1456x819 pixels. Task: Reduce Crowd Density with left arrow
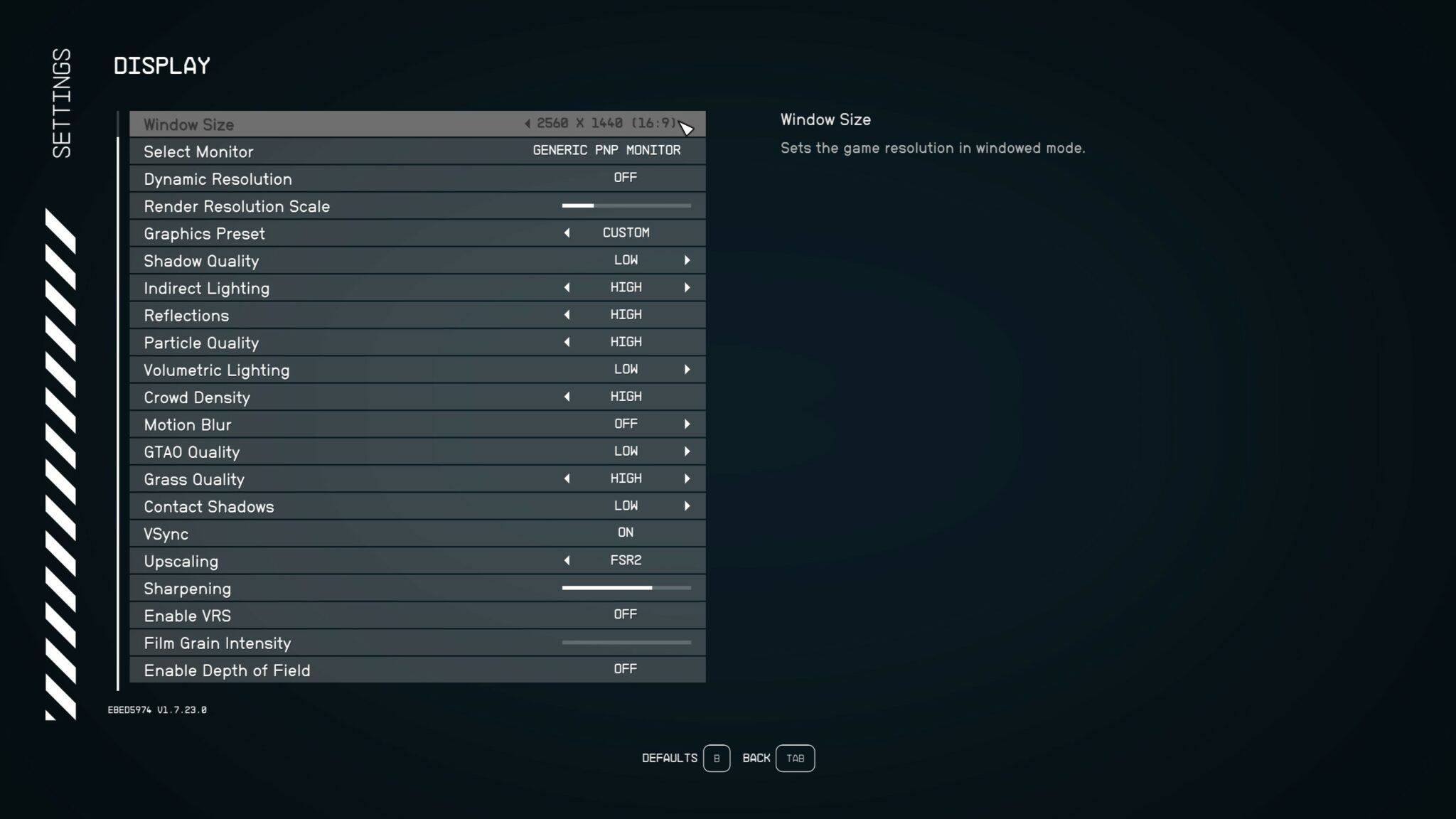pyautogui.click(x=567, y=396)
